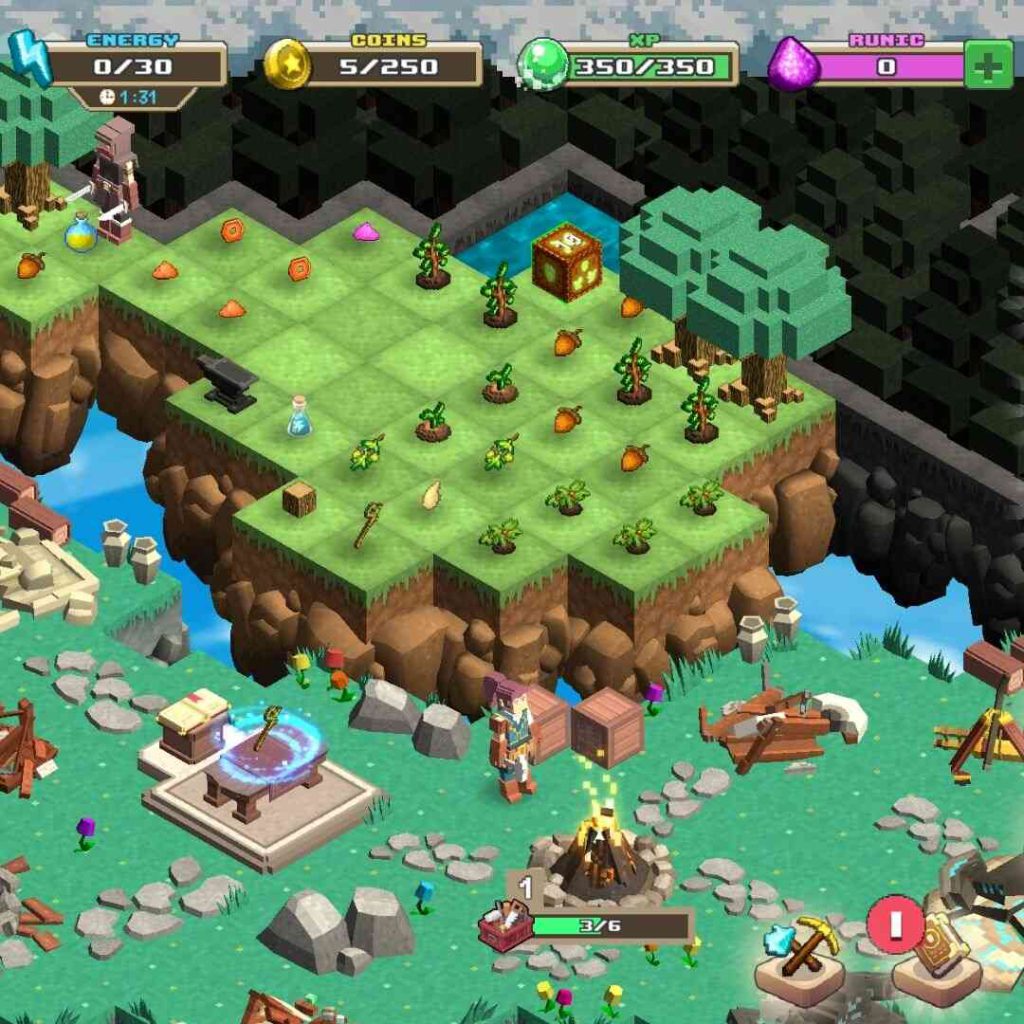
Task: Select the golden dice crate on the board
Action: click(566, 261)
